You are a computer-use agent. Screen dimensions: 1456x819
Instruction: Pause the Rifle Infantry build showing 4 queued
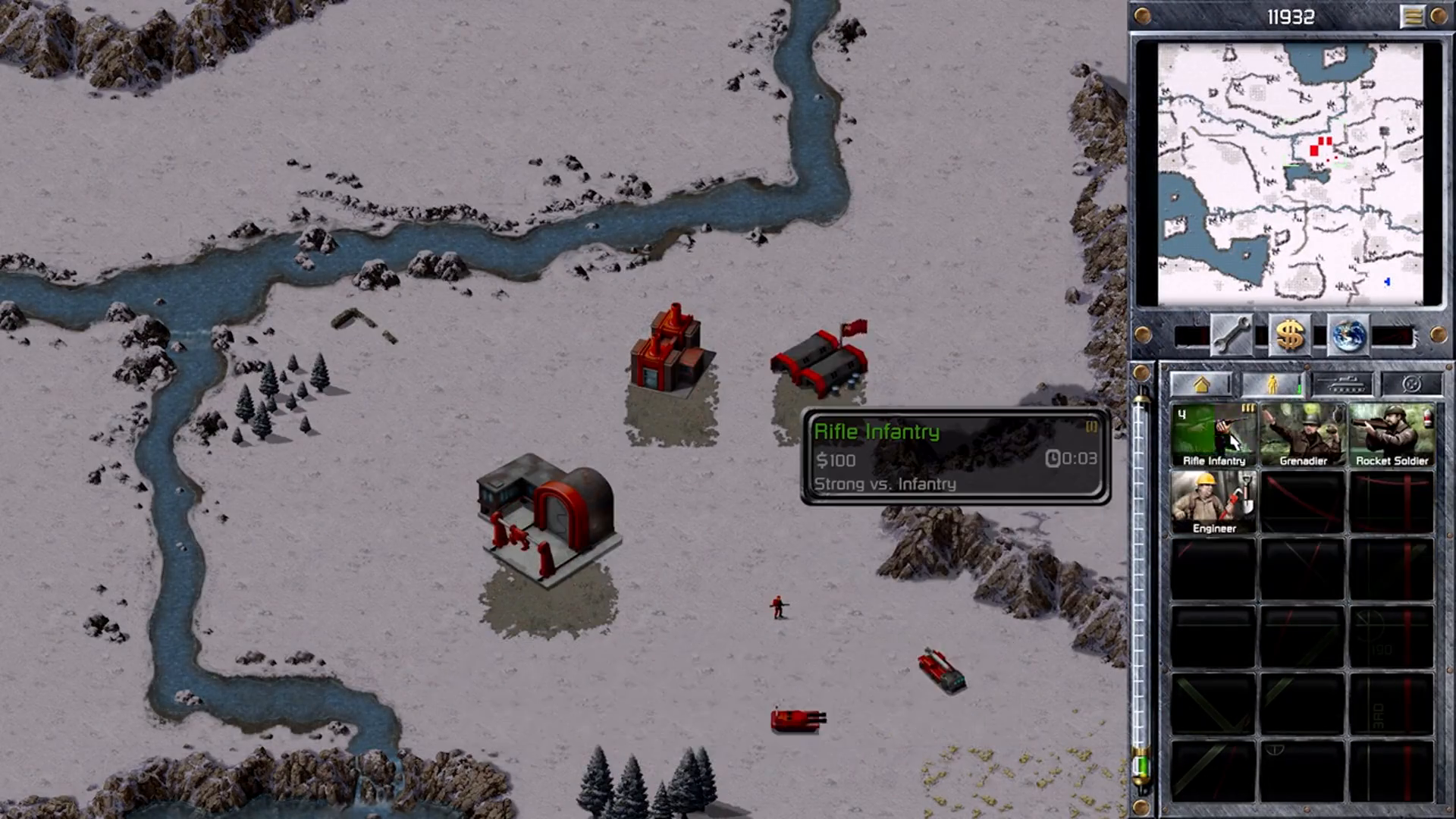point(1212,432)
